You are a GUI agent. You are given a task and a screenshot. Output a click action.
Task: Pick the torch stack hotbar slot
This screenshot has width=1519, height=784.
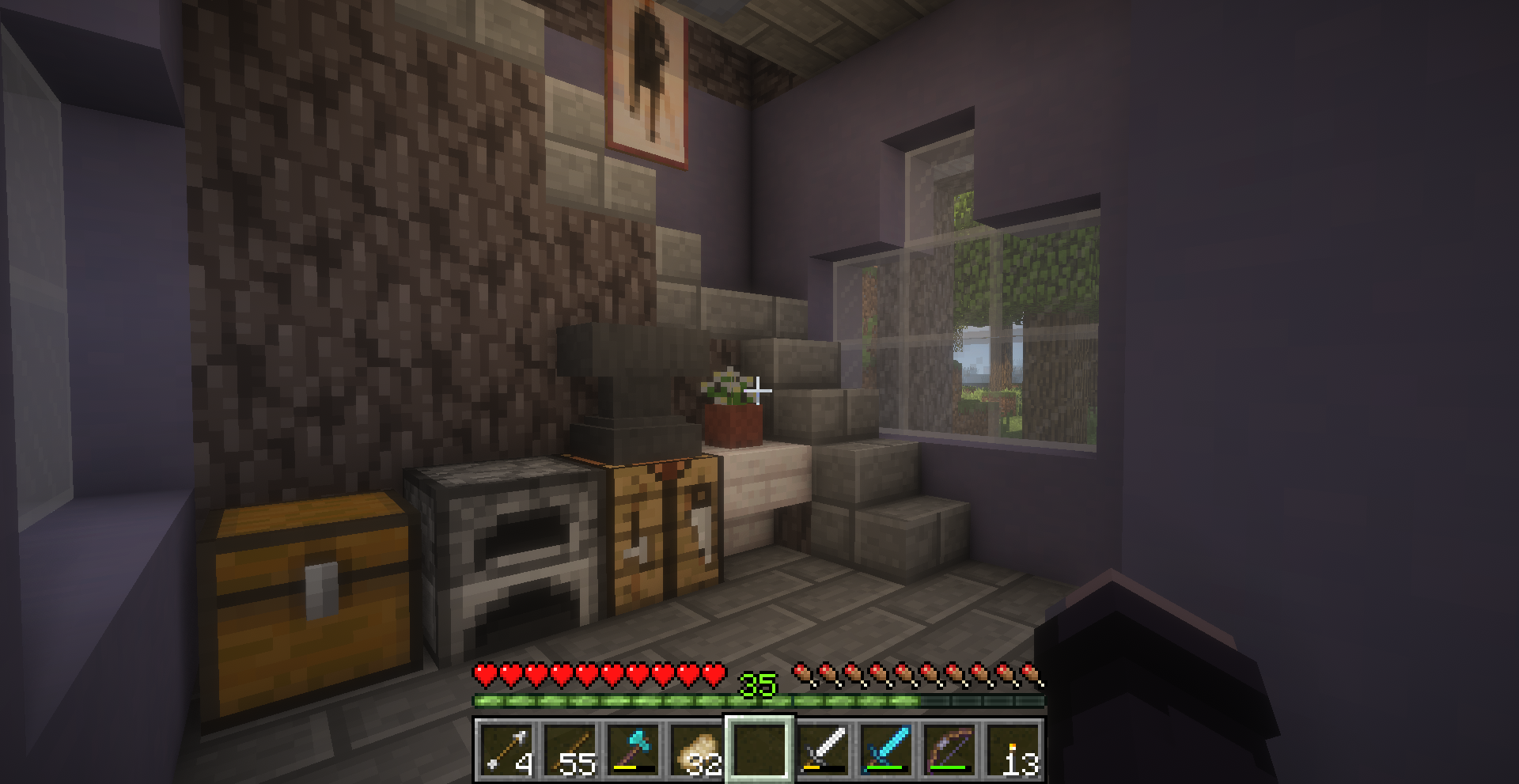point(1012,749)
